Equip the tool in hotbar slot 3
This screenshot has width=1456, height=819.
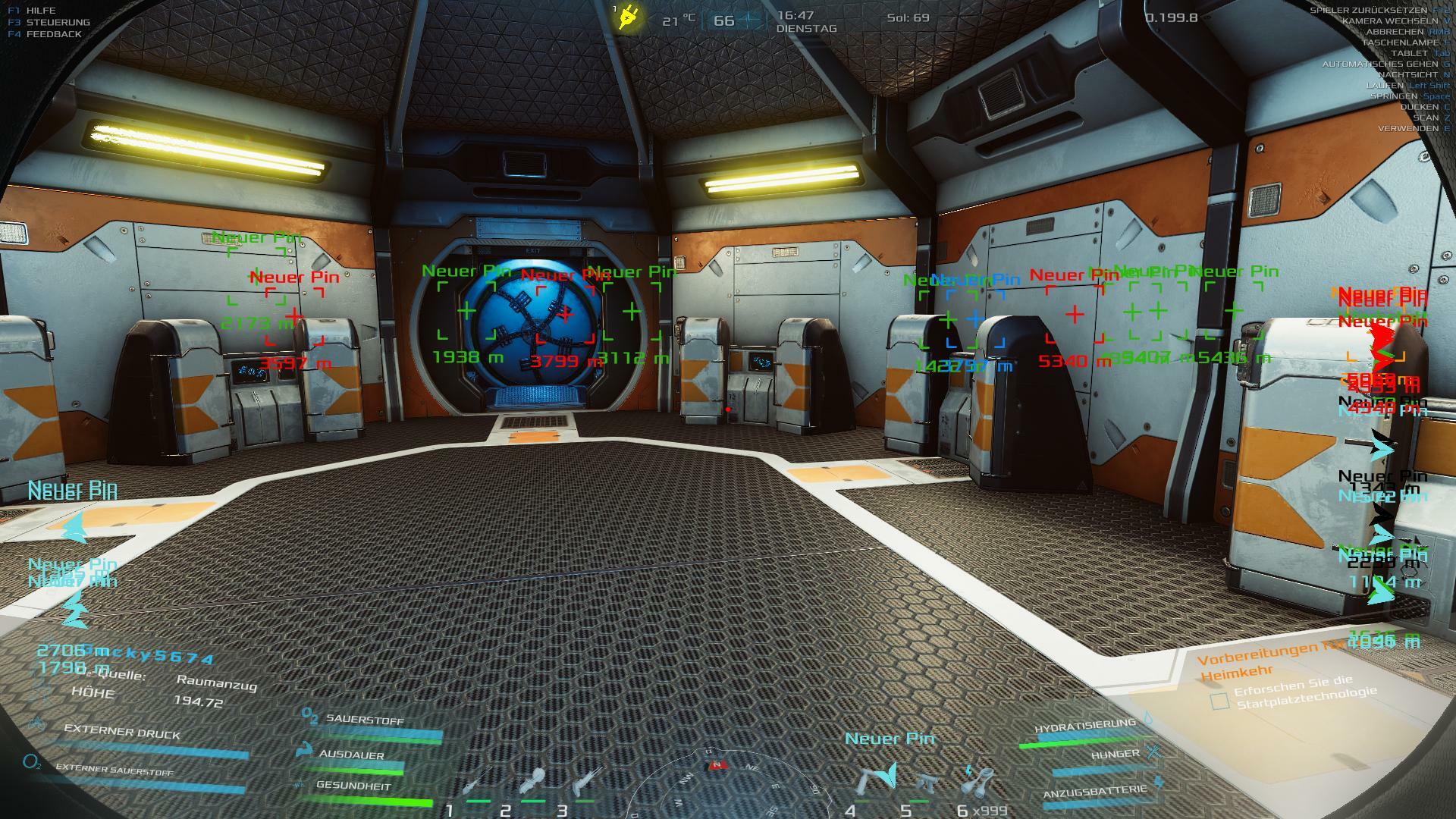pyautogui.click(x=586, y=781)
